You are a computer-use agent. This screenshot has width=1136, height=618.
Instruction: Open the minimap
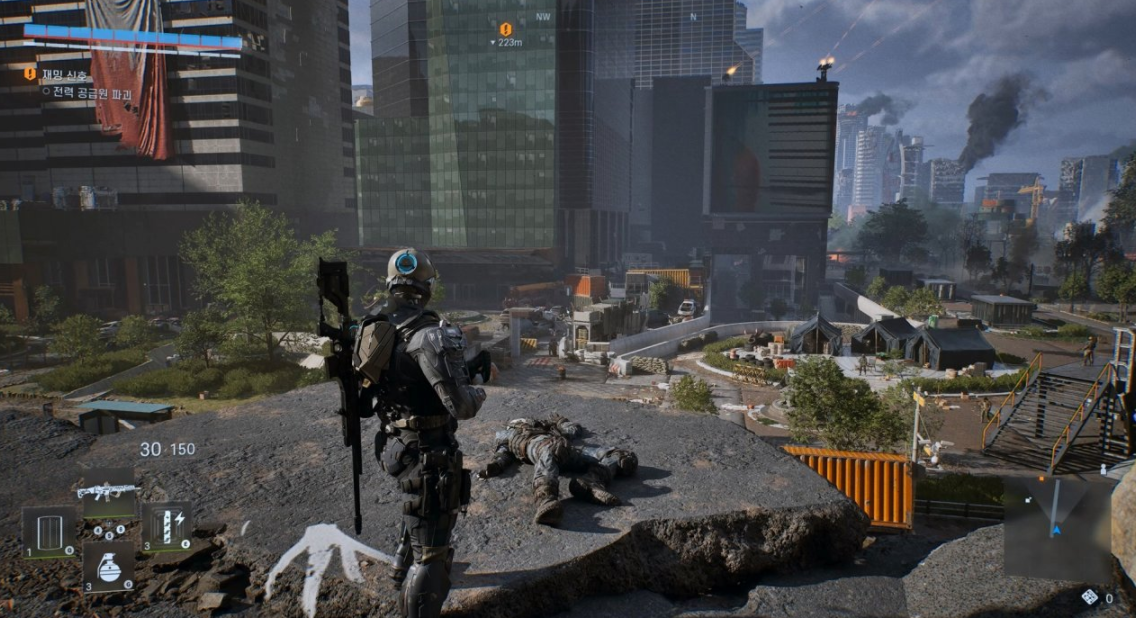(1058, 527)
